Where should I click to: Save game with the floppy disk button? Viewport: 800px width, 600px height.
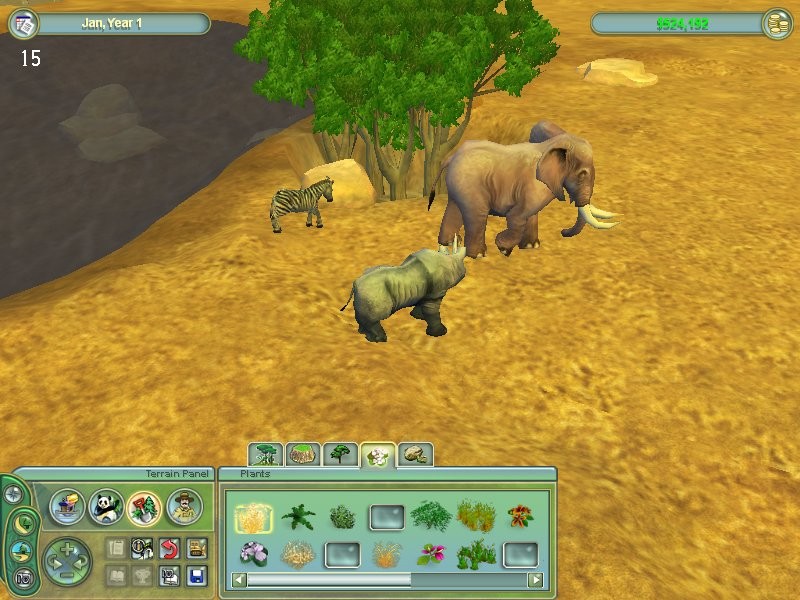pyautogui.click(x=196, y=576)
